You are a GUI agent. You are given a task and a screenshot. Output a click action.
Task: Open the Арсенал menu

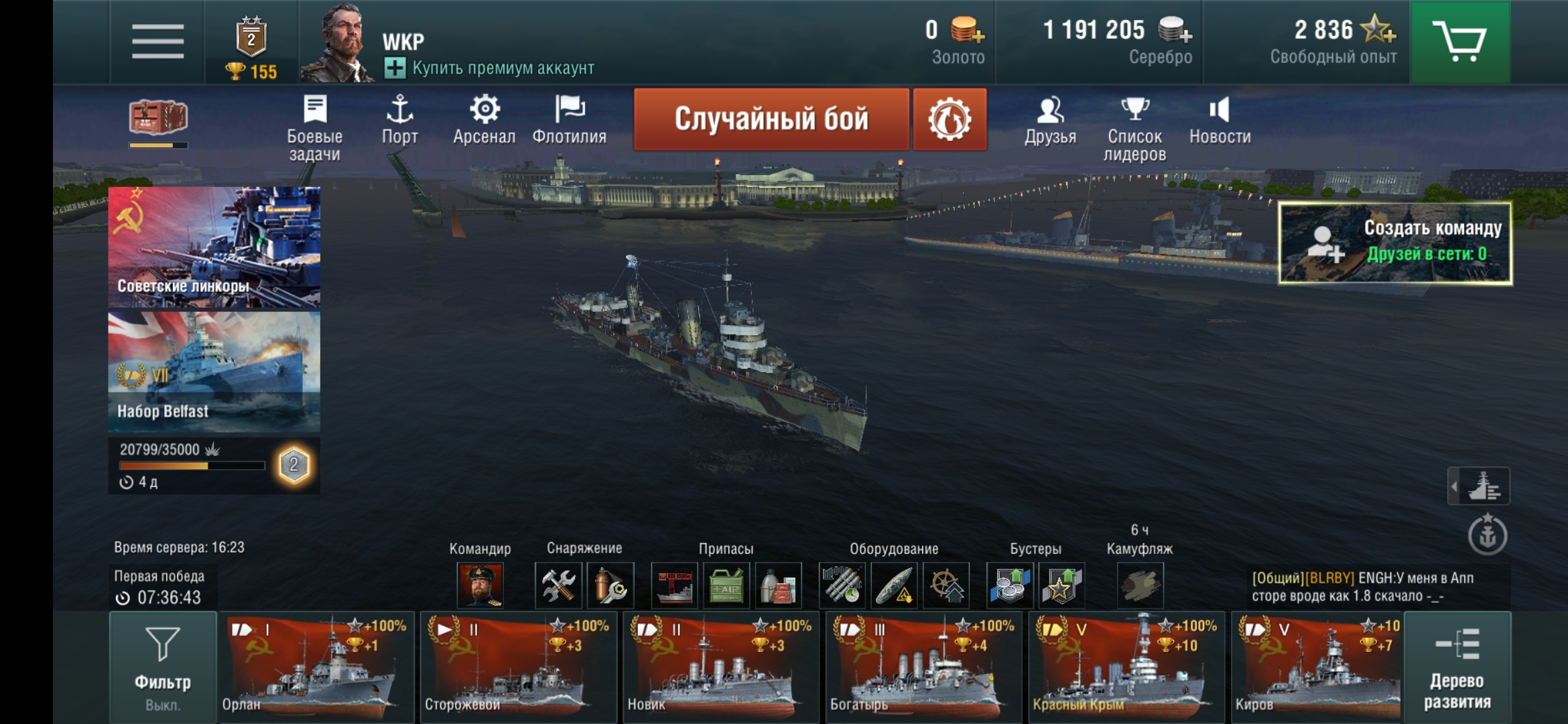pyautogui.click(x=484, y=121)
